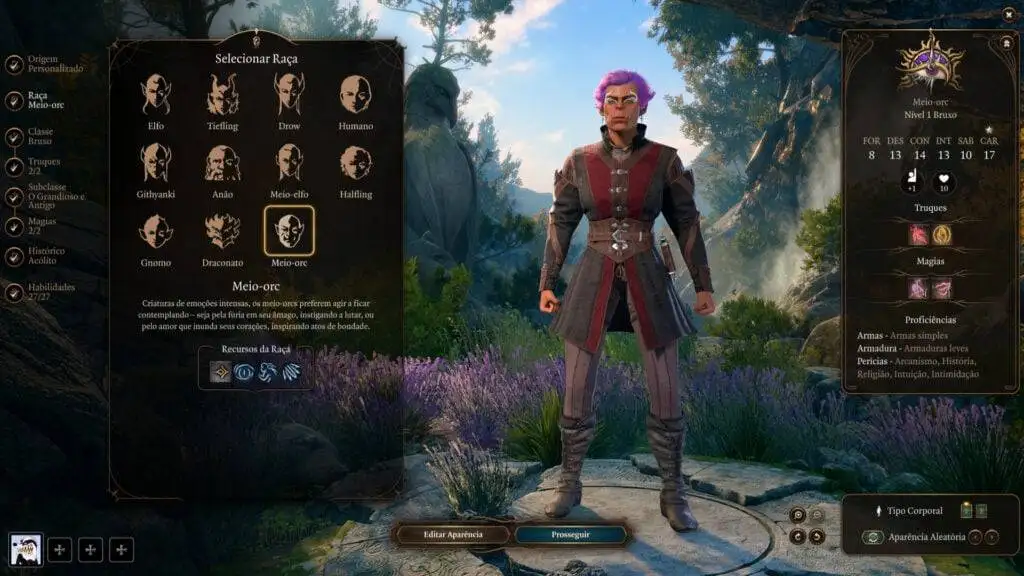Continue with the Prosseguir button
This screenshot has height=576, width=1024.
coord(571,534)
